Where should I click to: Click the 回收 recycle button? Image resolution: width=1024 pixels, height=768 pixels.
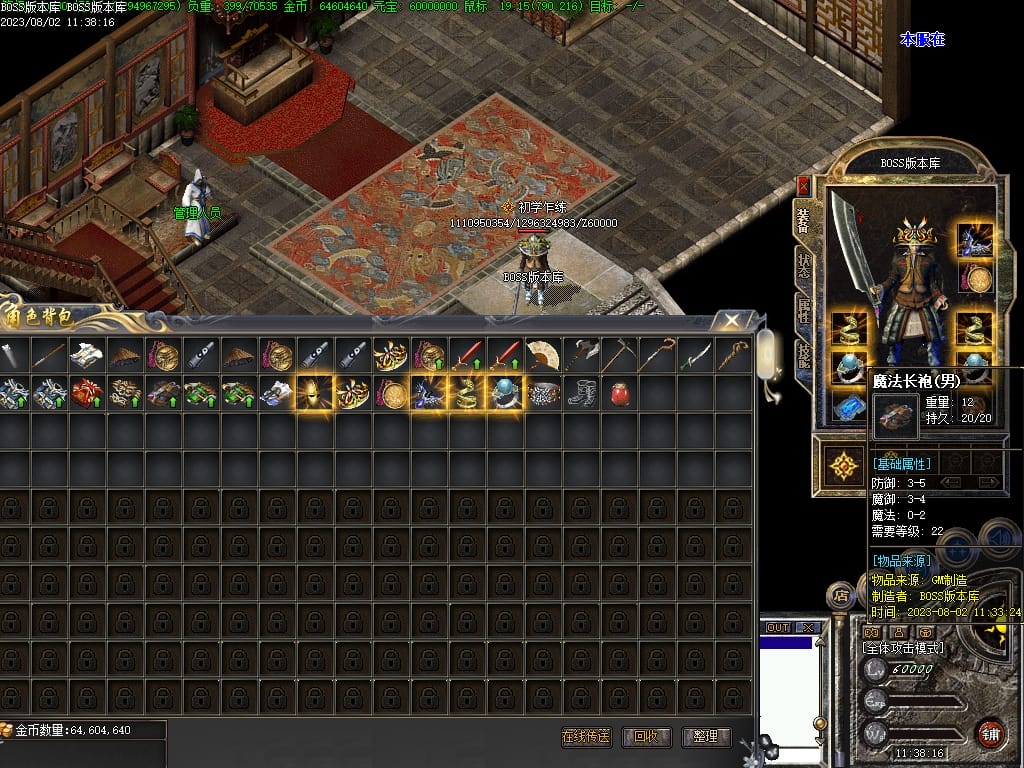[x=646, y=737]
